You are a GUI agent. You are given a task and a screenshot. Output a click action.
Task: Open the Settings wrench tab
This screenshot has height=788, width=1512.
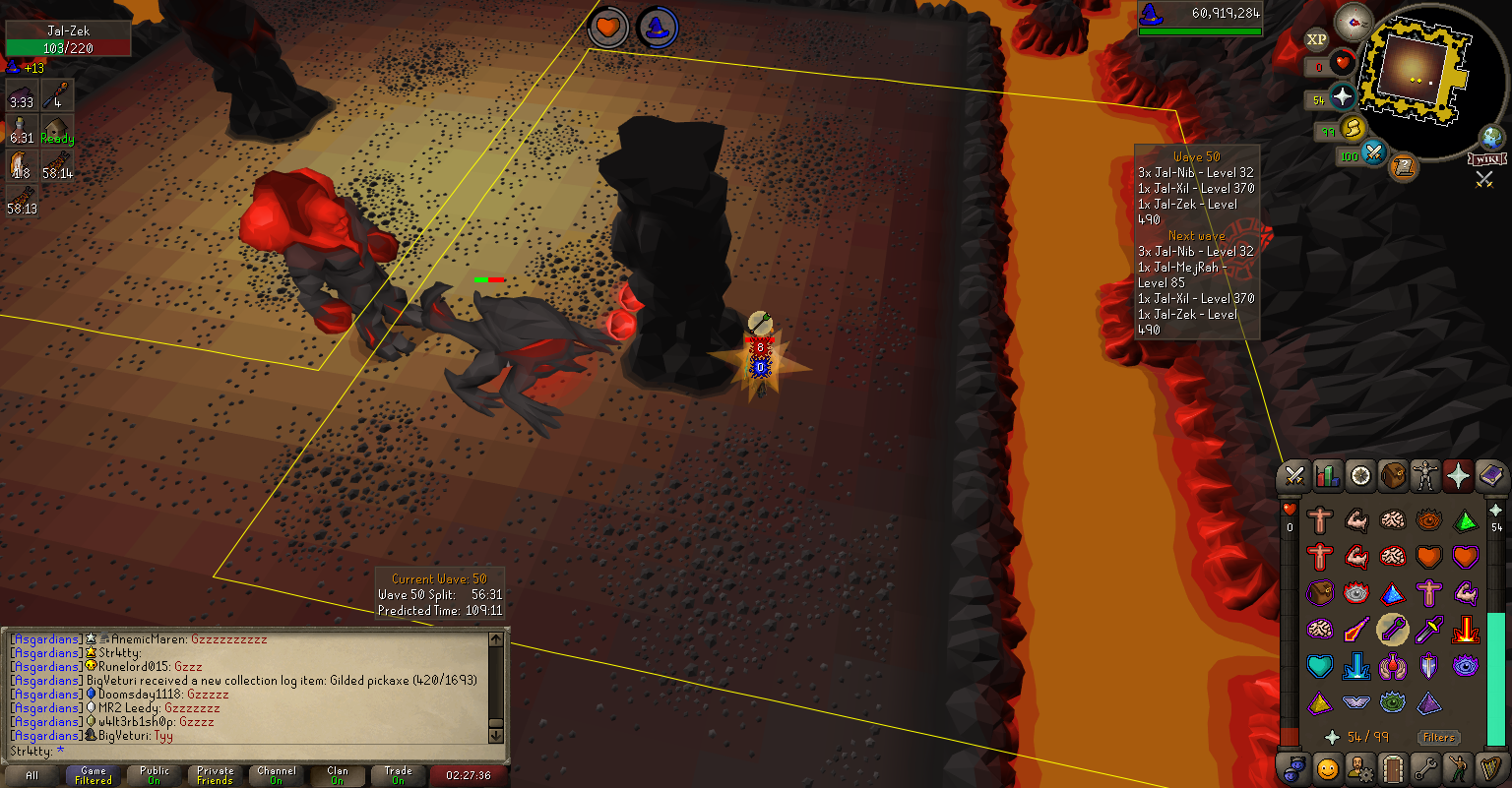click(x=1425, y=767)
